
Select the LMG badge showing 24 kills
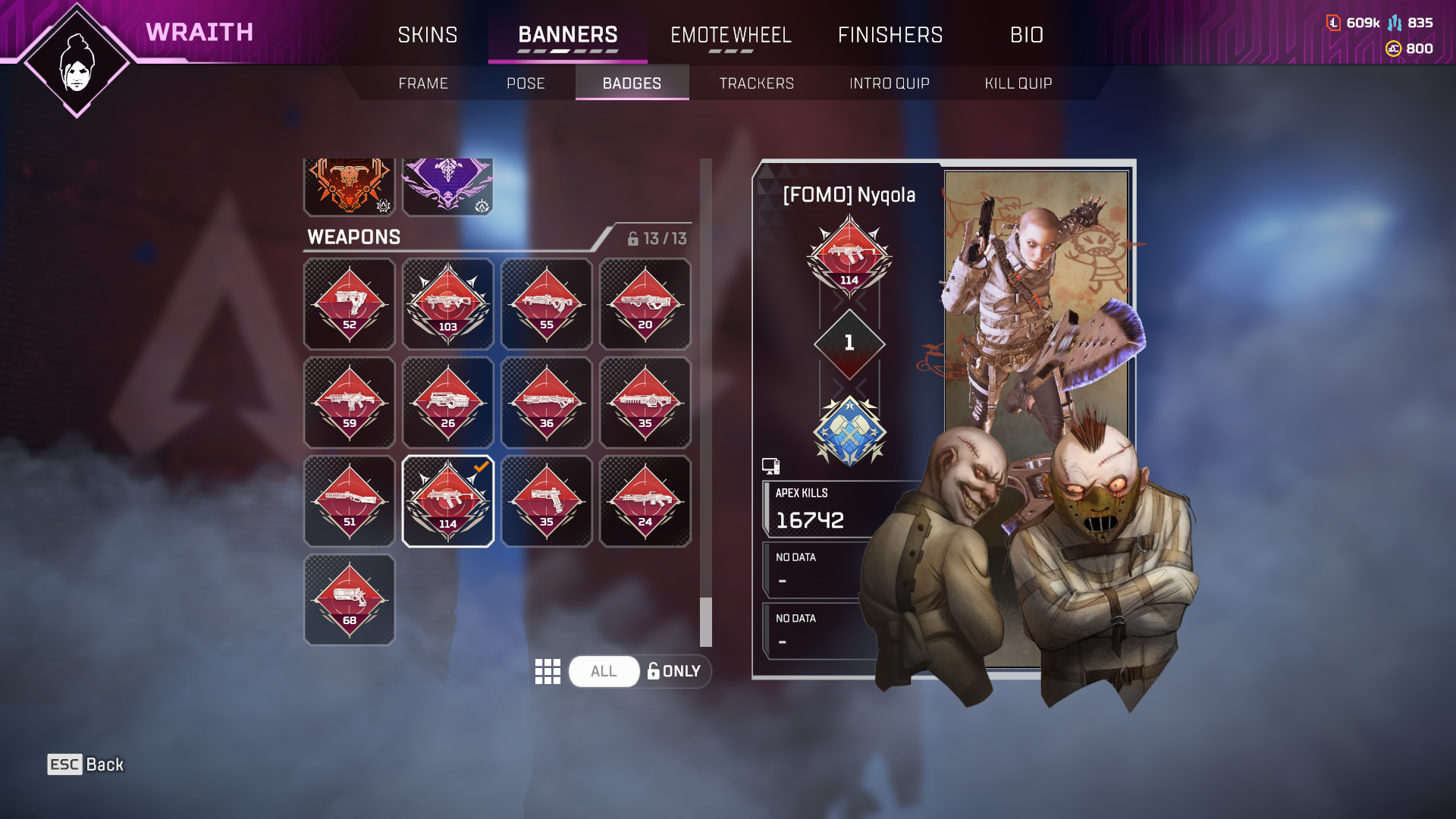pyautogui.click(x=645, y=500)
